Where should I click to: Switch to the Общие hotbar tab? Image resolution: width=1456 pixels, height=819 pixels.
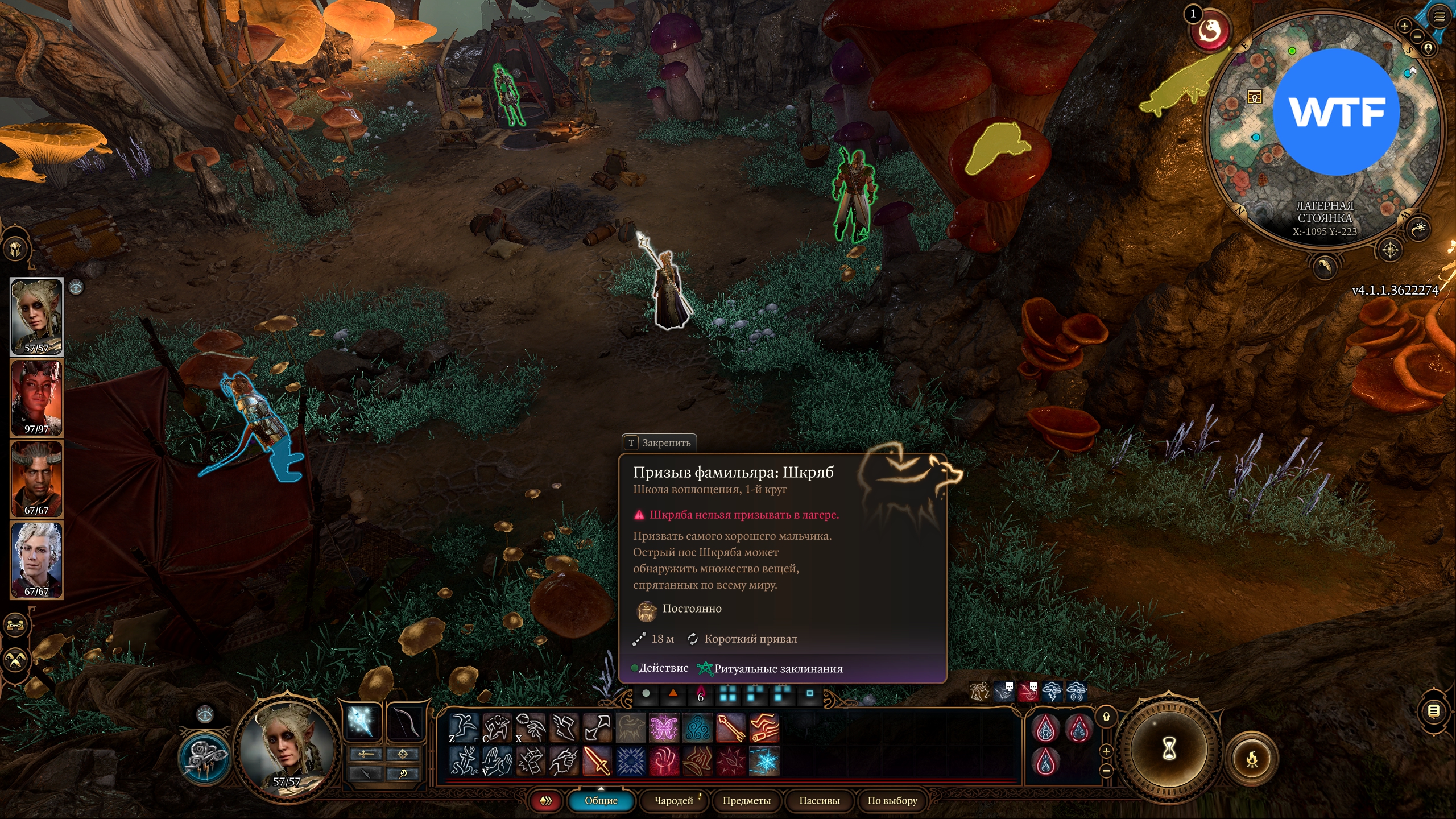click(601, 800)
